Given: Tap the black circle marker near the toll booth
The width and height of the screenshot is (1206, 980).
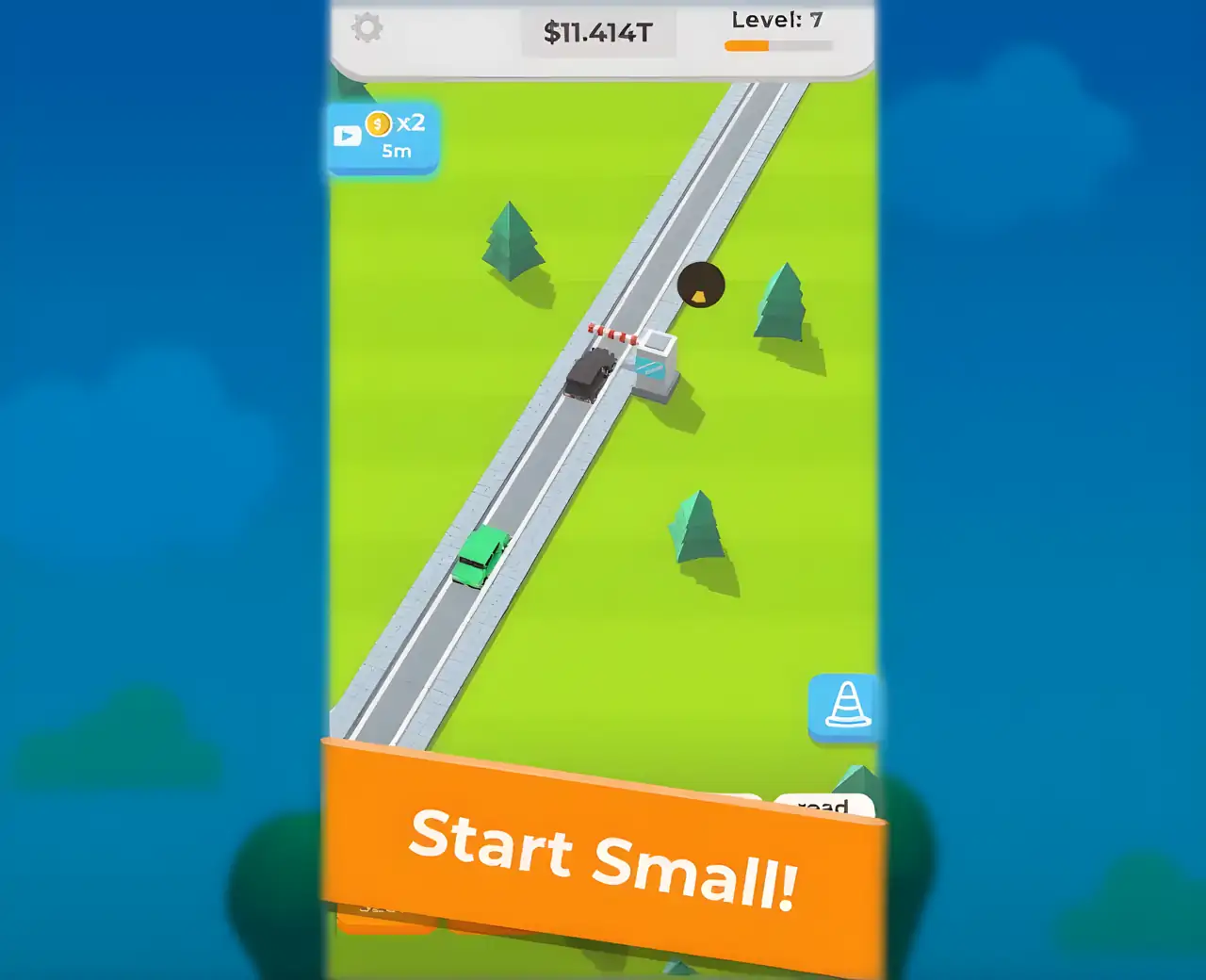Looking at the screenshot, I should (701, 285).
